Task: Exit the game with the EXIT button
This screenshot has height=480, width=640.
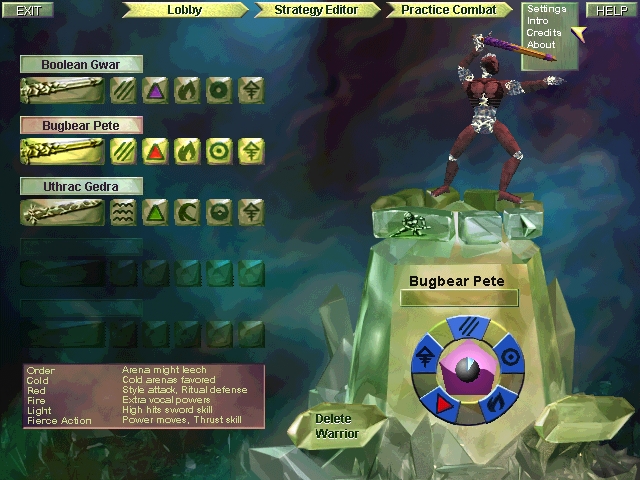Action: [29, 10]
